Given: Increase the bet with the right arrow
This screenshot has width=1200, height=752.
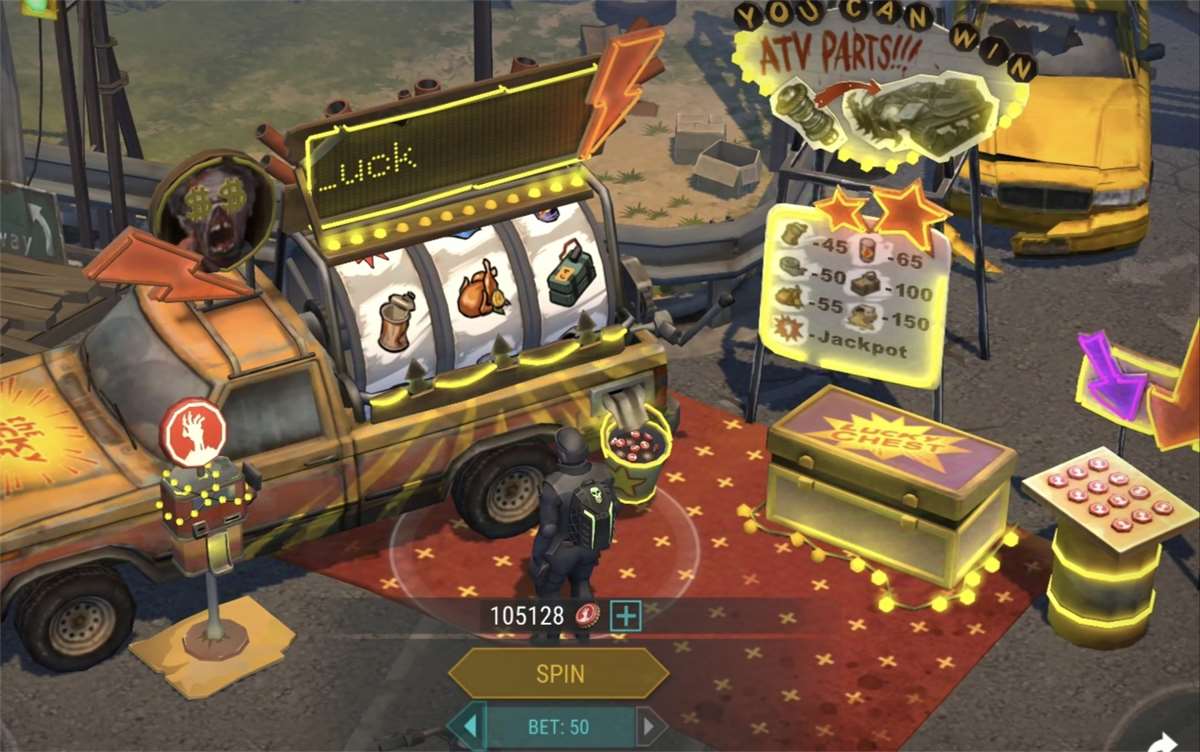Looking at the screenshot, I should [650, 726].
